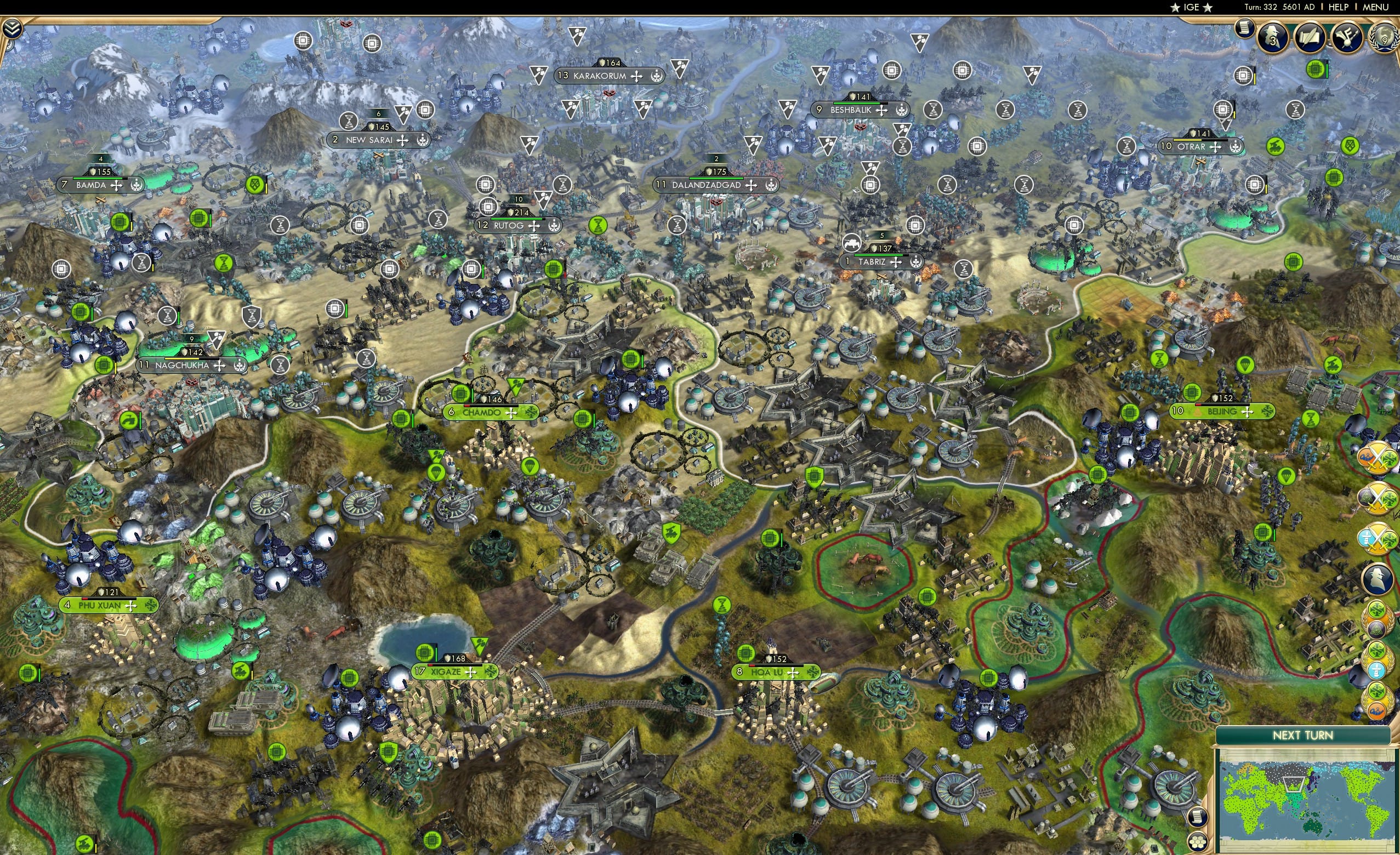
Task: Open the scroll icon beside the minimap
Action: [1197, 818]
